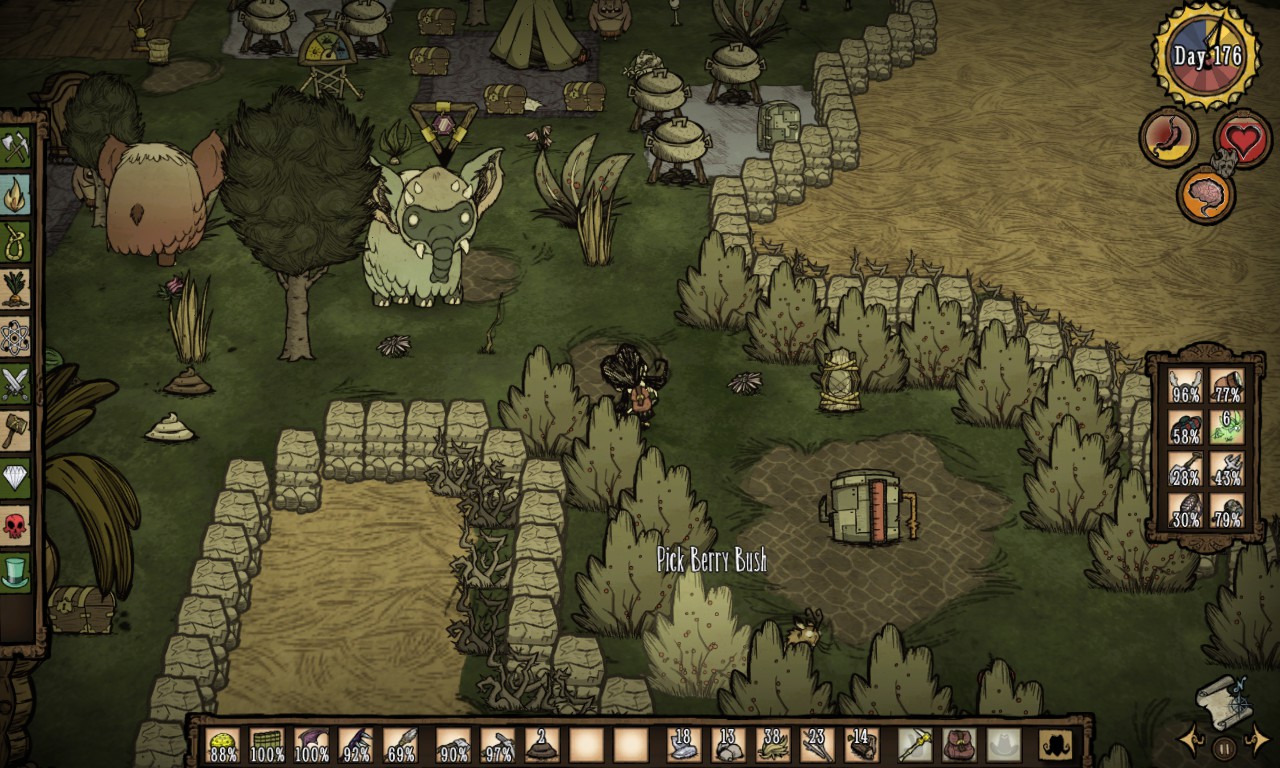The height and width of the screenshot is (768, 1280).
Task: Switch to the Dress top hat tab
Action: [15, 572]
